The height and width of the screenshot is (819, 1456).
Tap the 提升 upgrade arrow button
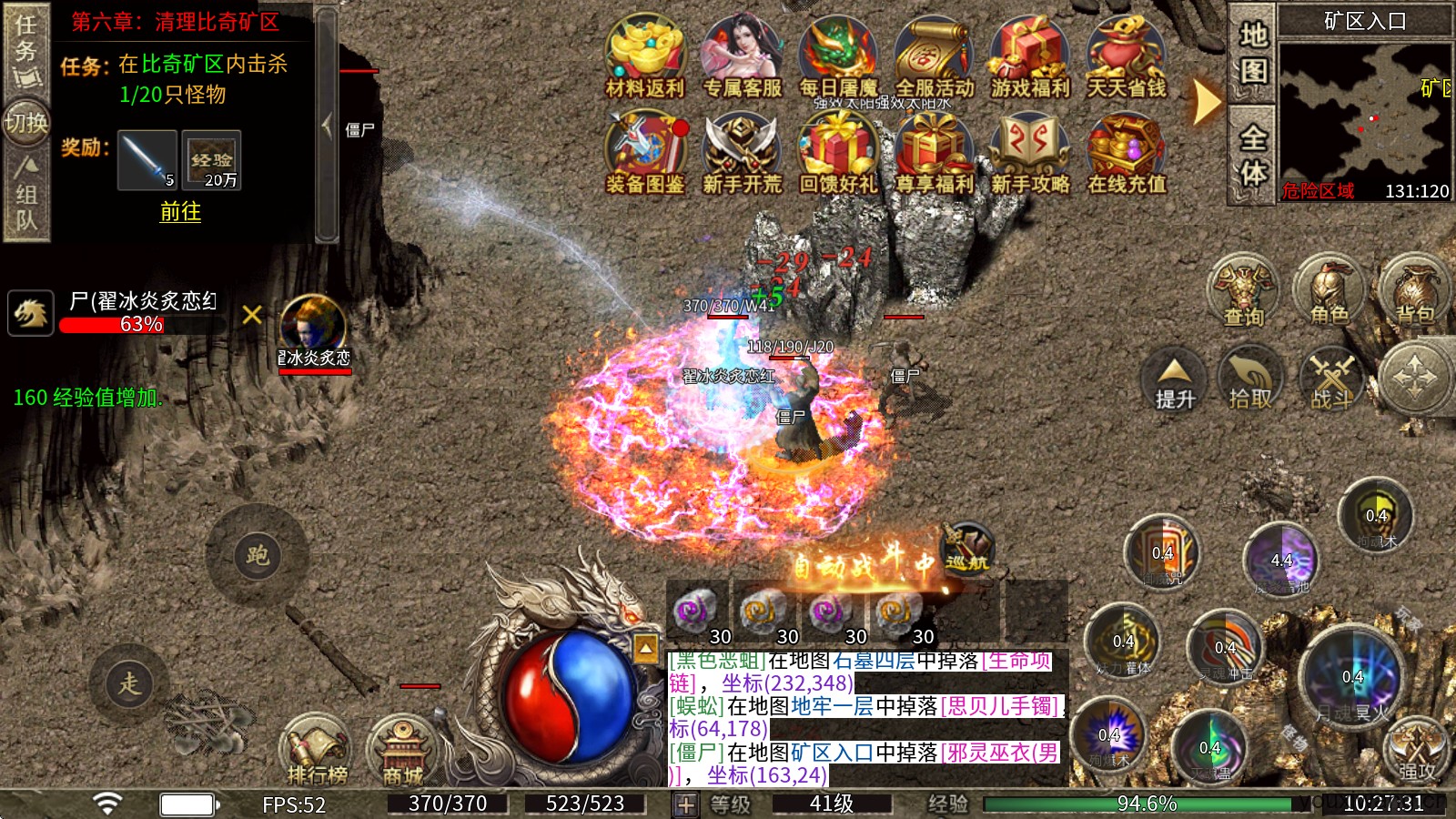click(x=1174, y=380)
